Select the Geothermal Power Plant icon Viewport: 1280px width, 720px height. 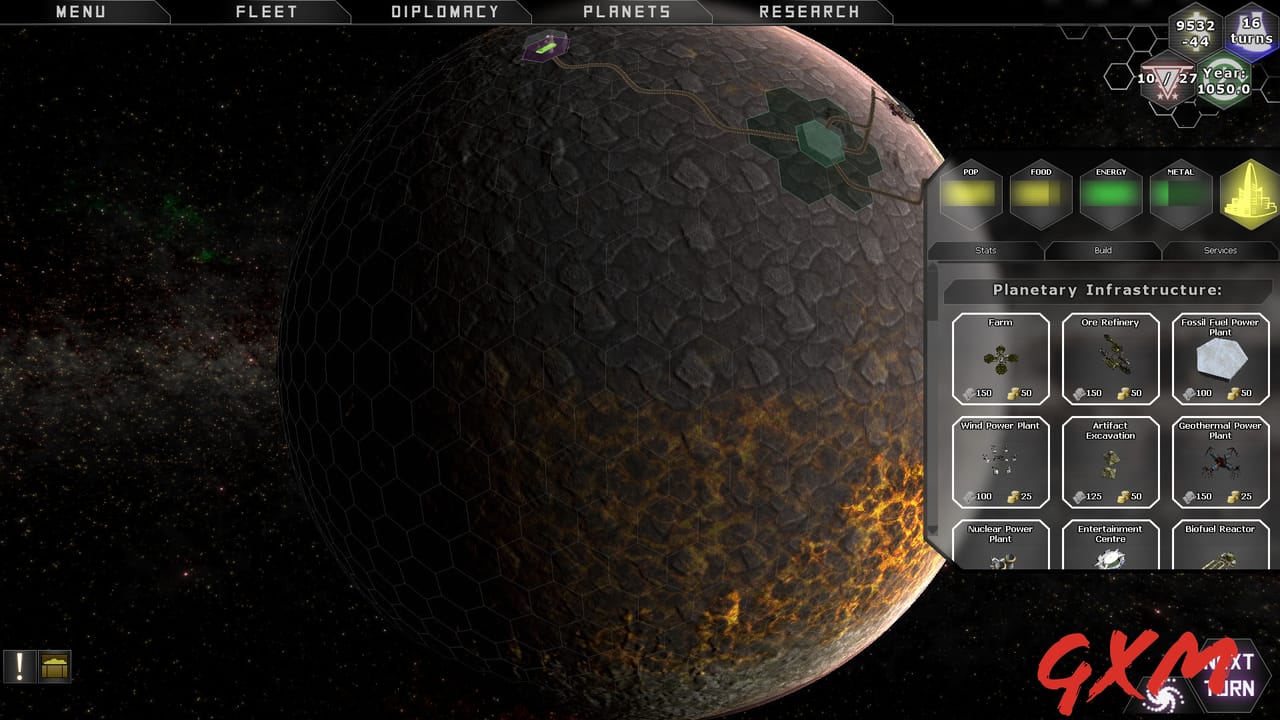1220,462
